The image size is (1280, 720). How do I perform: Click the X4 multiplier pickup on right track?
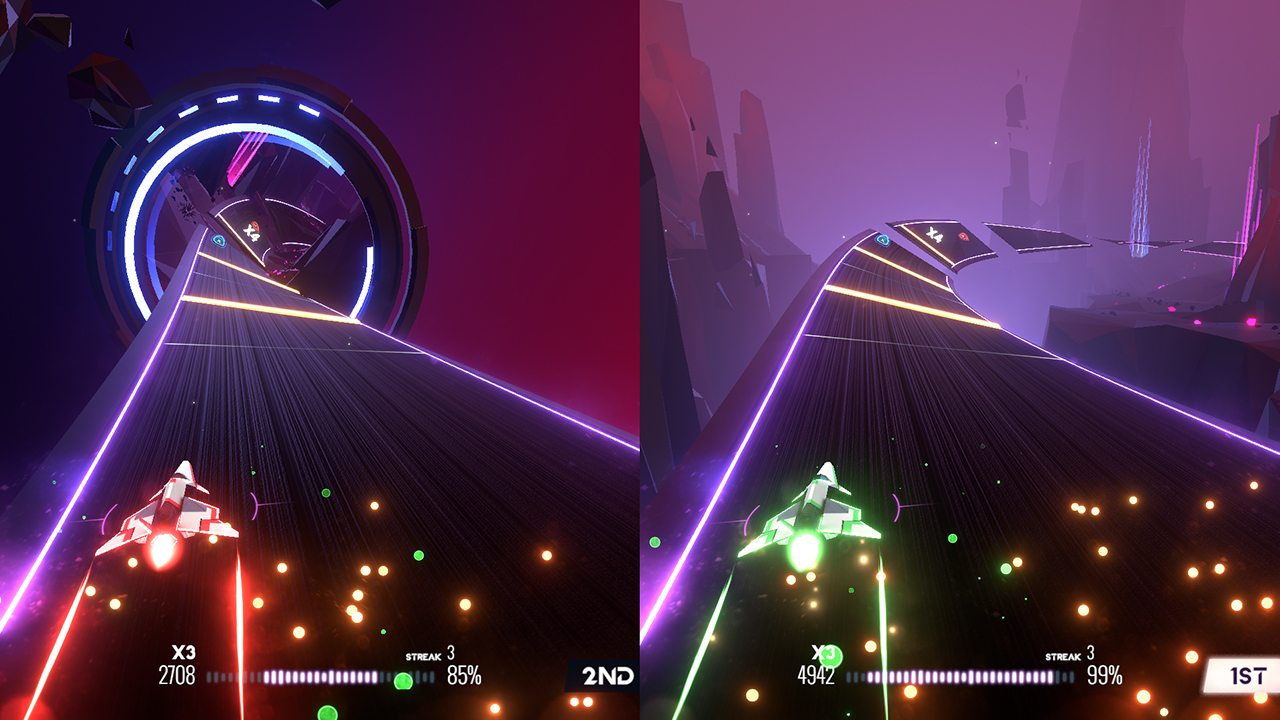point(936,236)
